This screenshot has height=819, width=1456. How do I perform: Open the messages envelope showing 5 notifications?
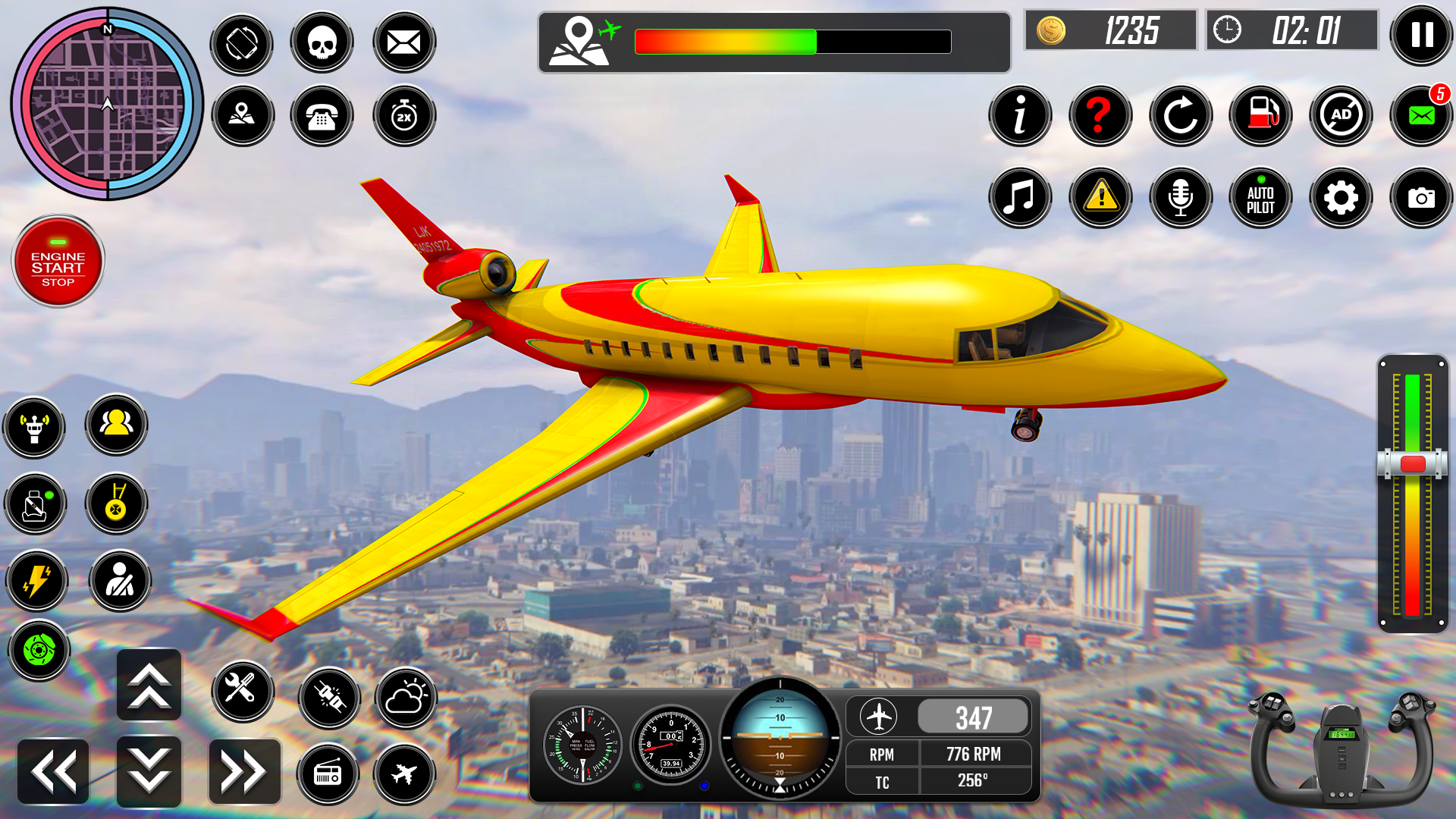[x=1421, y=115]
